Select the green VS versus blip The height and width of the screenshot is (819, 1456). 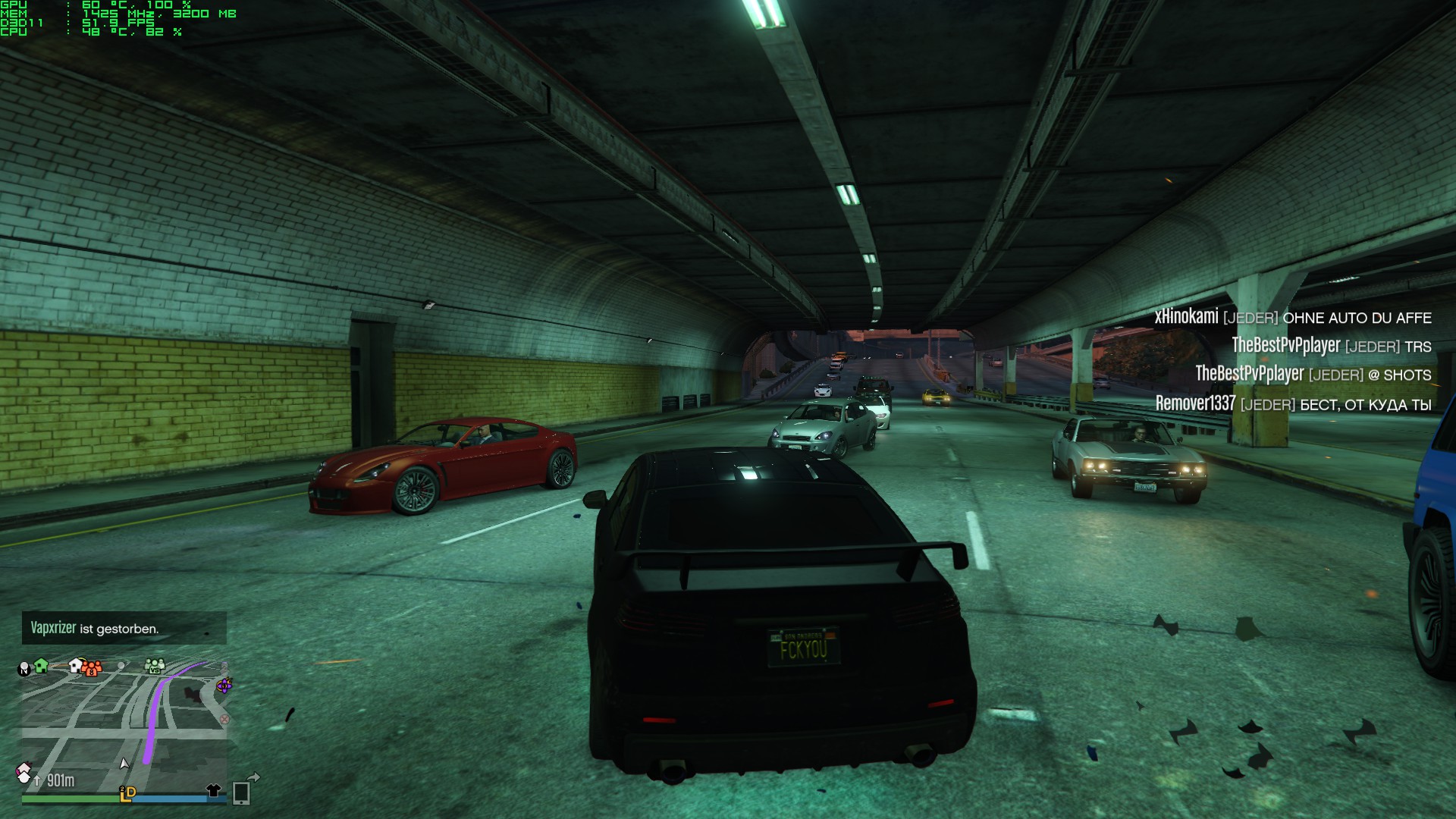tap(155, 666)
